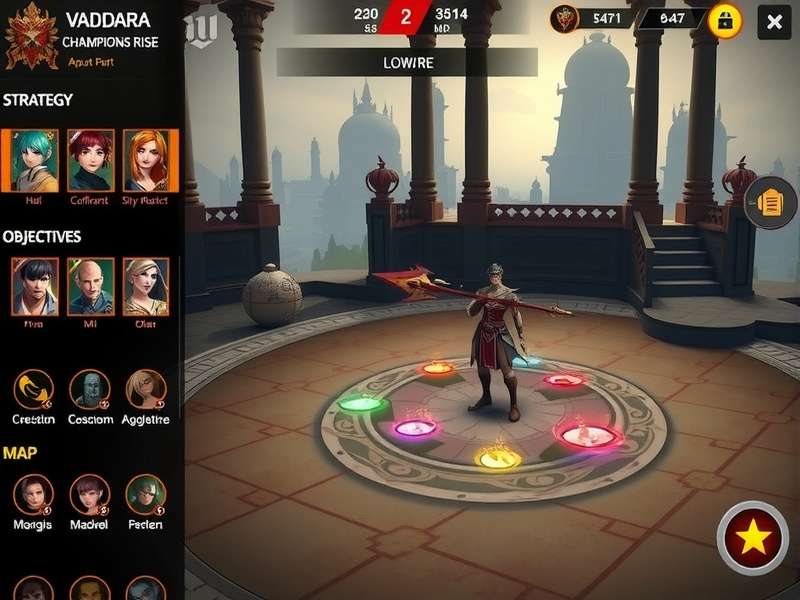Select the dark-haired man Objectives portrait
This screenshot has height=600, width=800.
coord(35,287)
